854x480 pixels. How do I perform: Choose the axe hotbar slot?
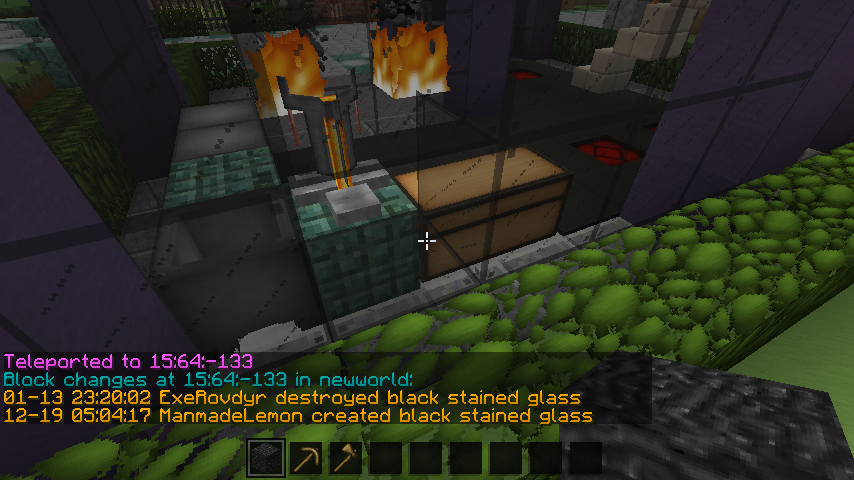click(346, 459)
